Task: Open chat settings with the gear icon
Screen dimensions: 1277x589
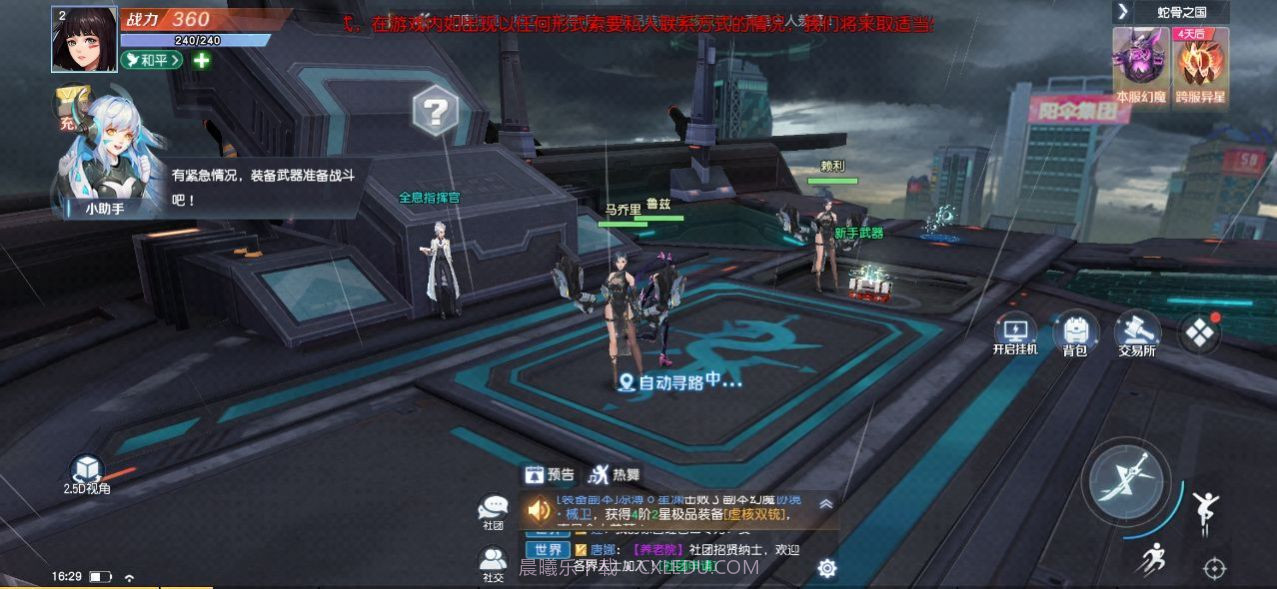Action: (826, 568)
